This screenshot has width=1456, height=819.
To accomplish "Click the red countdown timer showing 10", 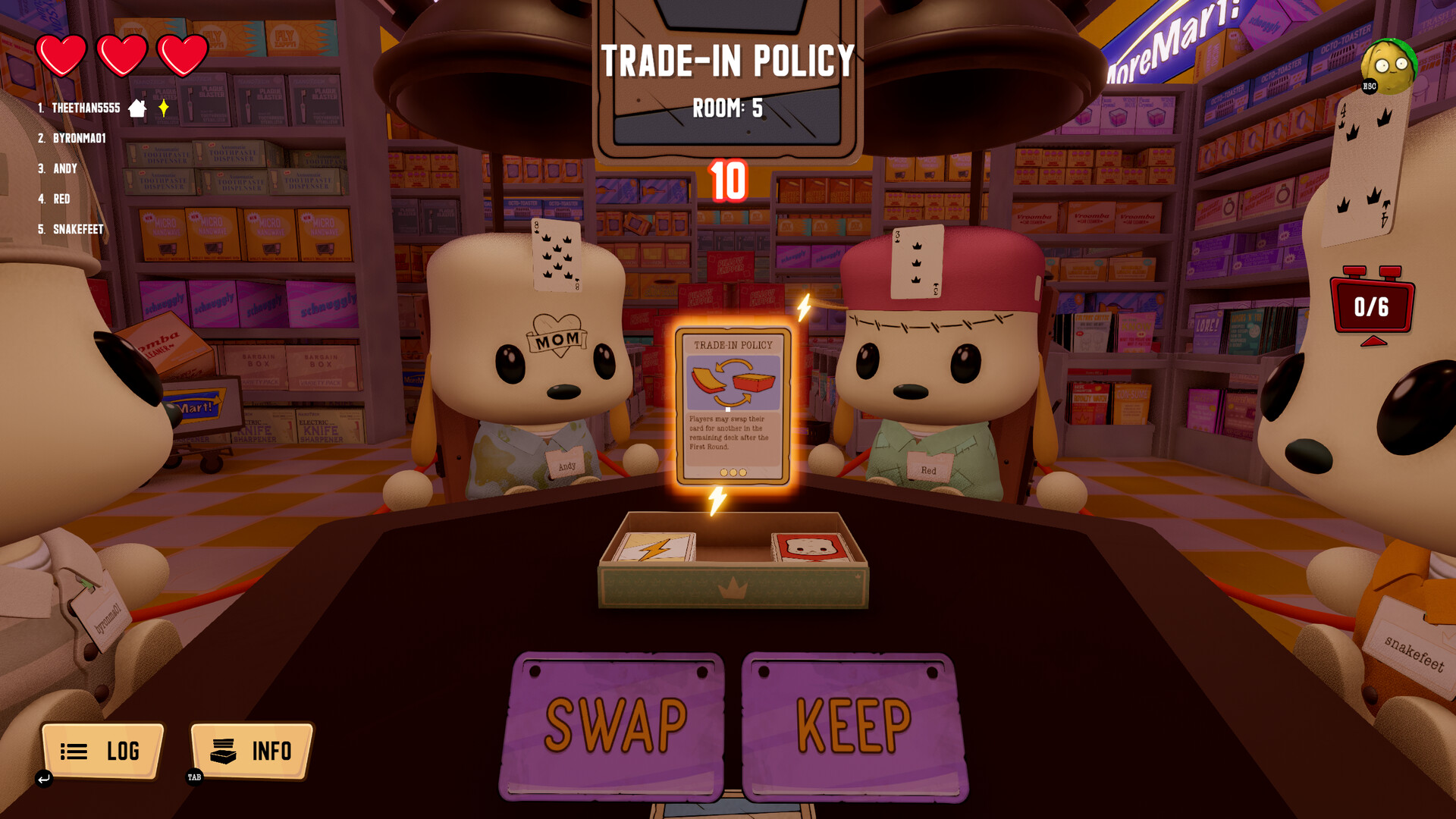I will click(x=727, y=181).
